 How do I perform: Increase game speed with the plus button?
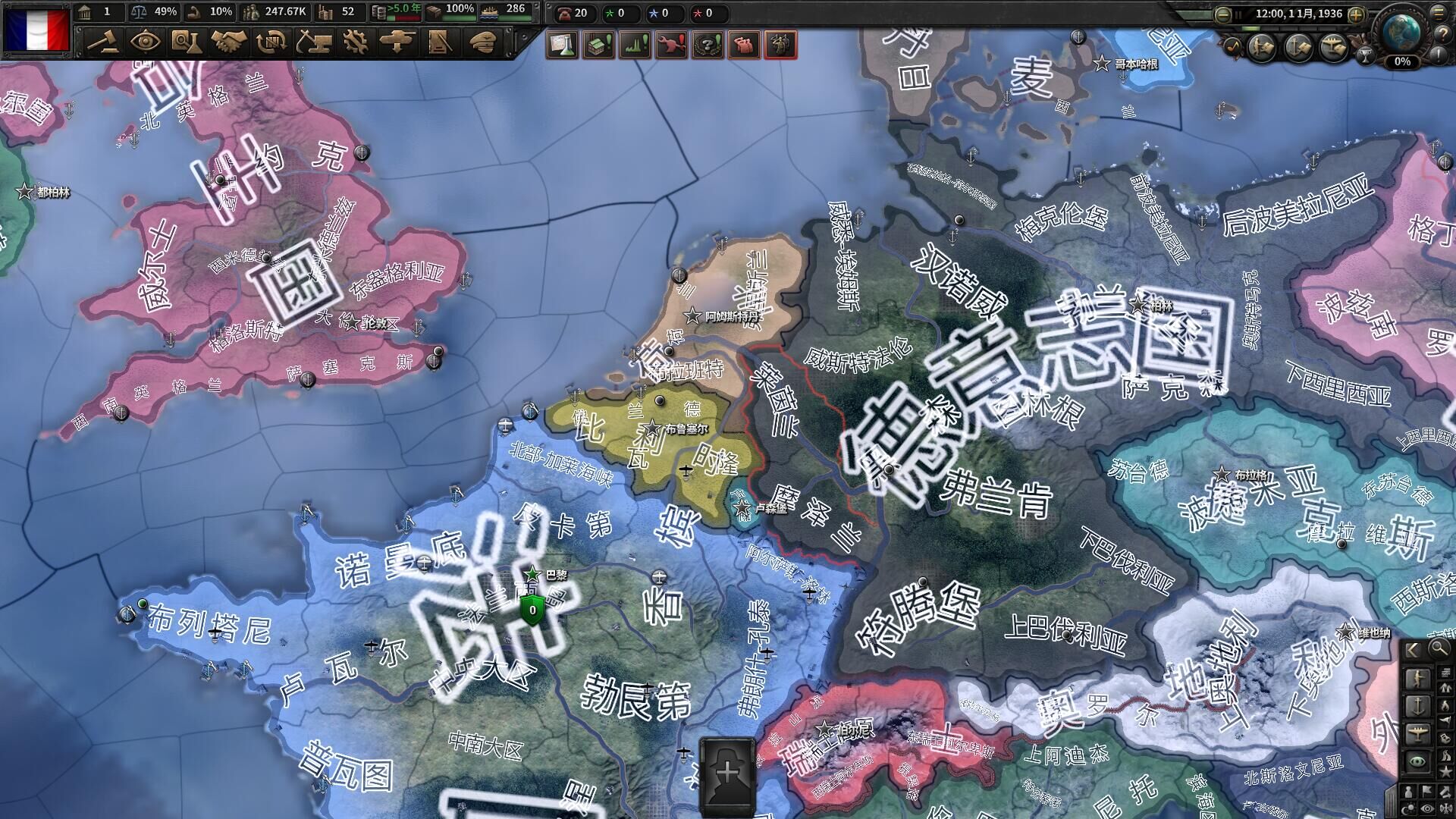[1356, 14]
